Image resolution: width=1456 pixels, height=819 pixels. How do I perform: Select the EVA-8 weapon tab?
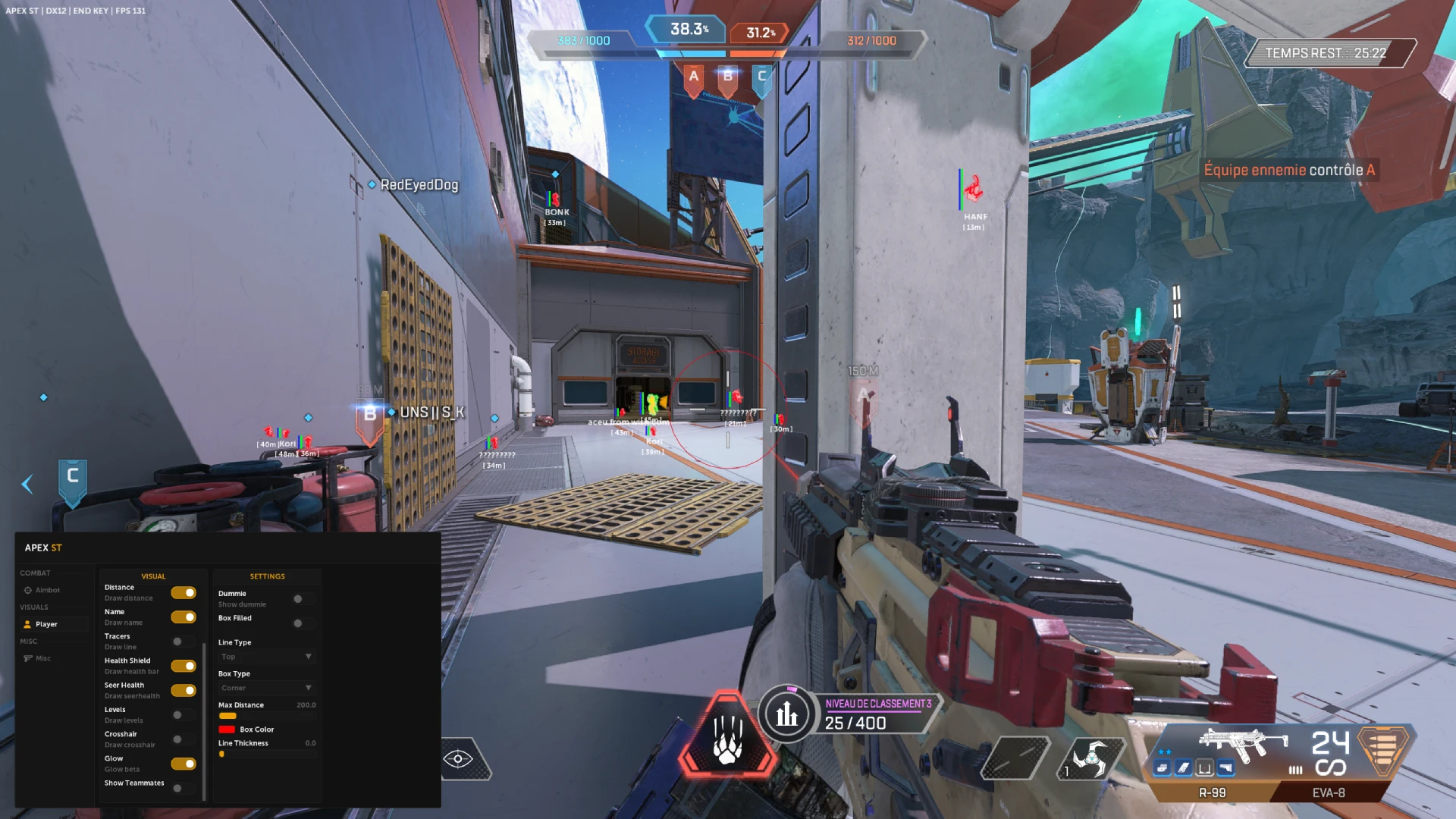(1329, 792)
